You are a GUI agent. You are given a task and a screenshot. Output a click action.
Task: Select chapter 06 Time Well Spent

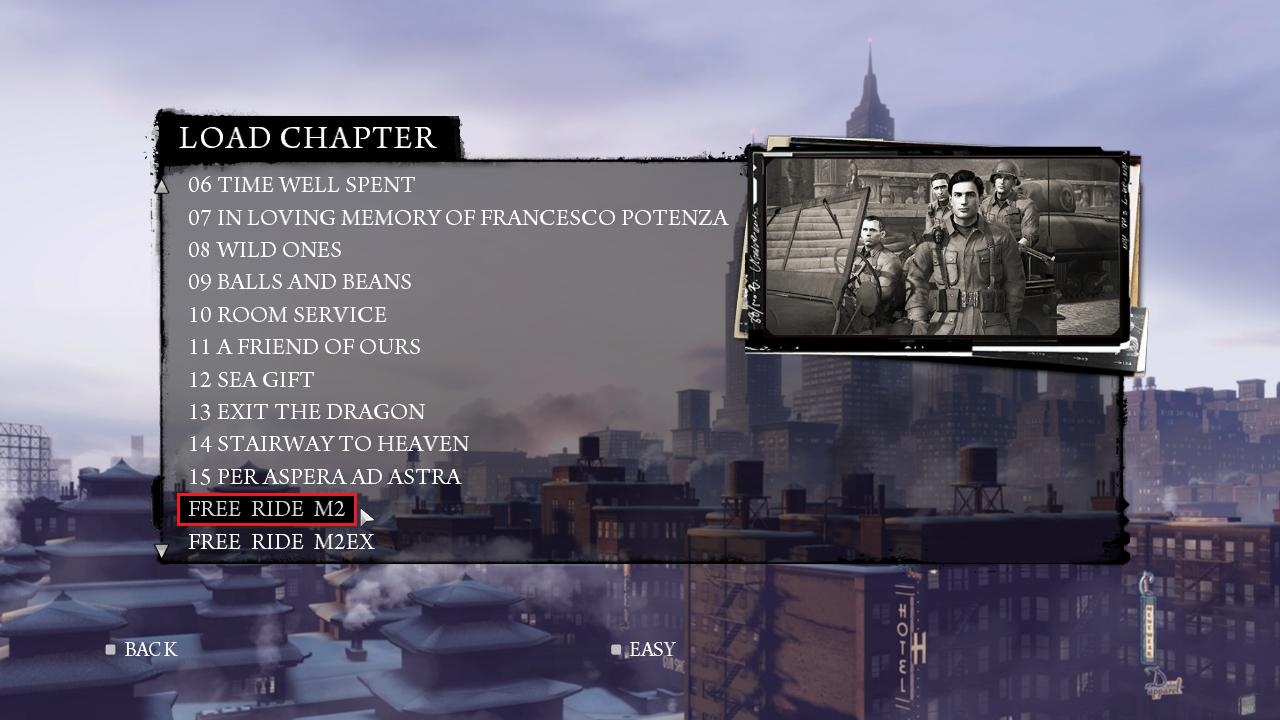(301, 185)
